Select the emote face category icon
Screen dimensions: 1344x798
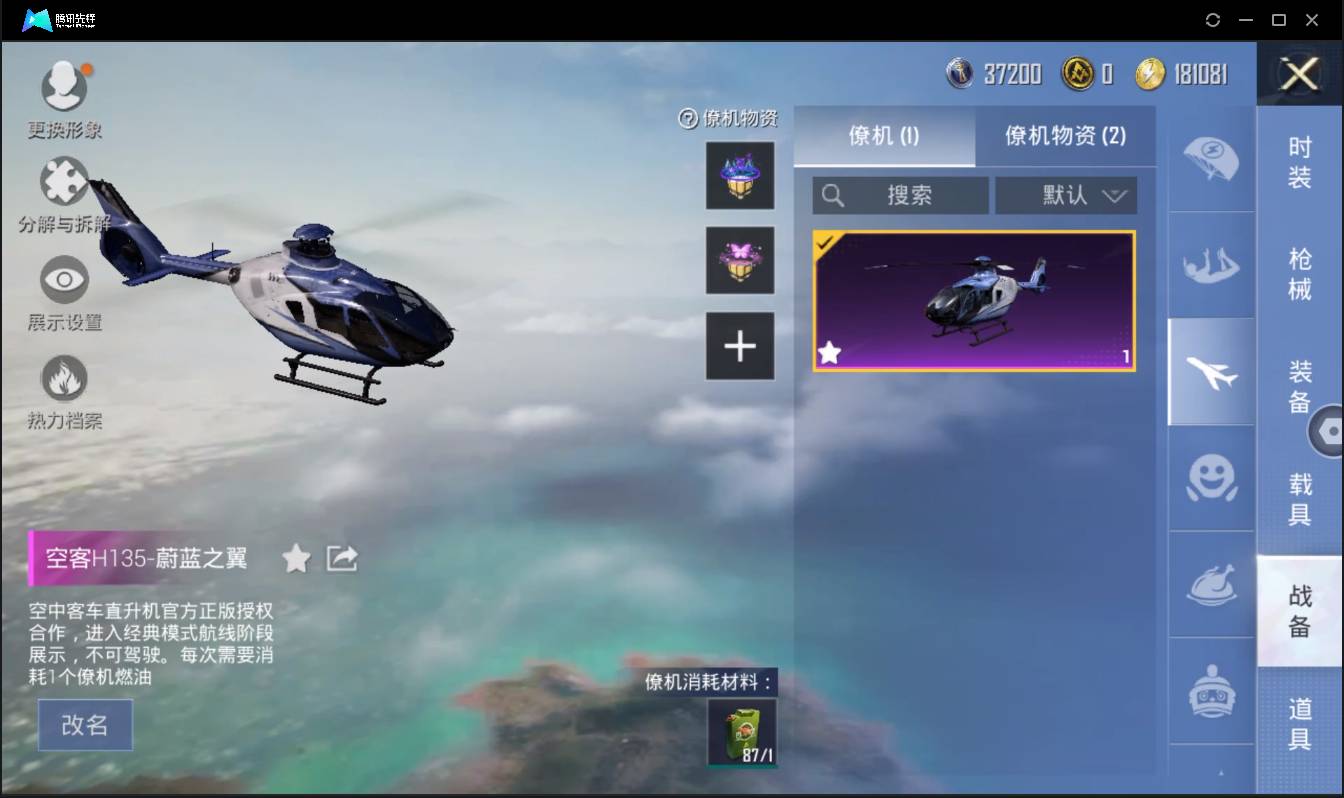[x=1211, y=480]
